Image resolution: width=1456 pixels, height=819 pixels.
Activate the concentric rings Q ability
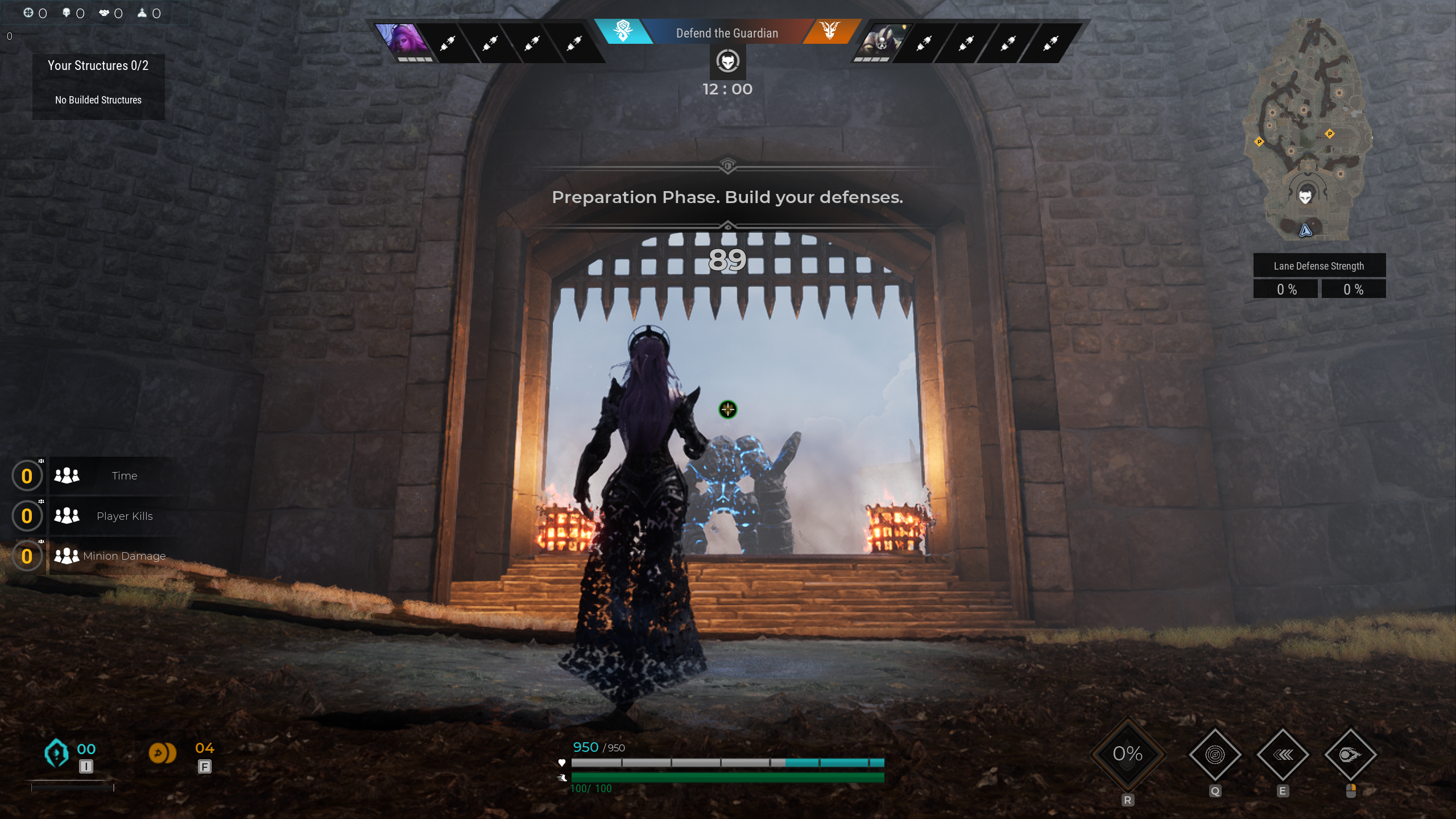(x=1215, y=755)
